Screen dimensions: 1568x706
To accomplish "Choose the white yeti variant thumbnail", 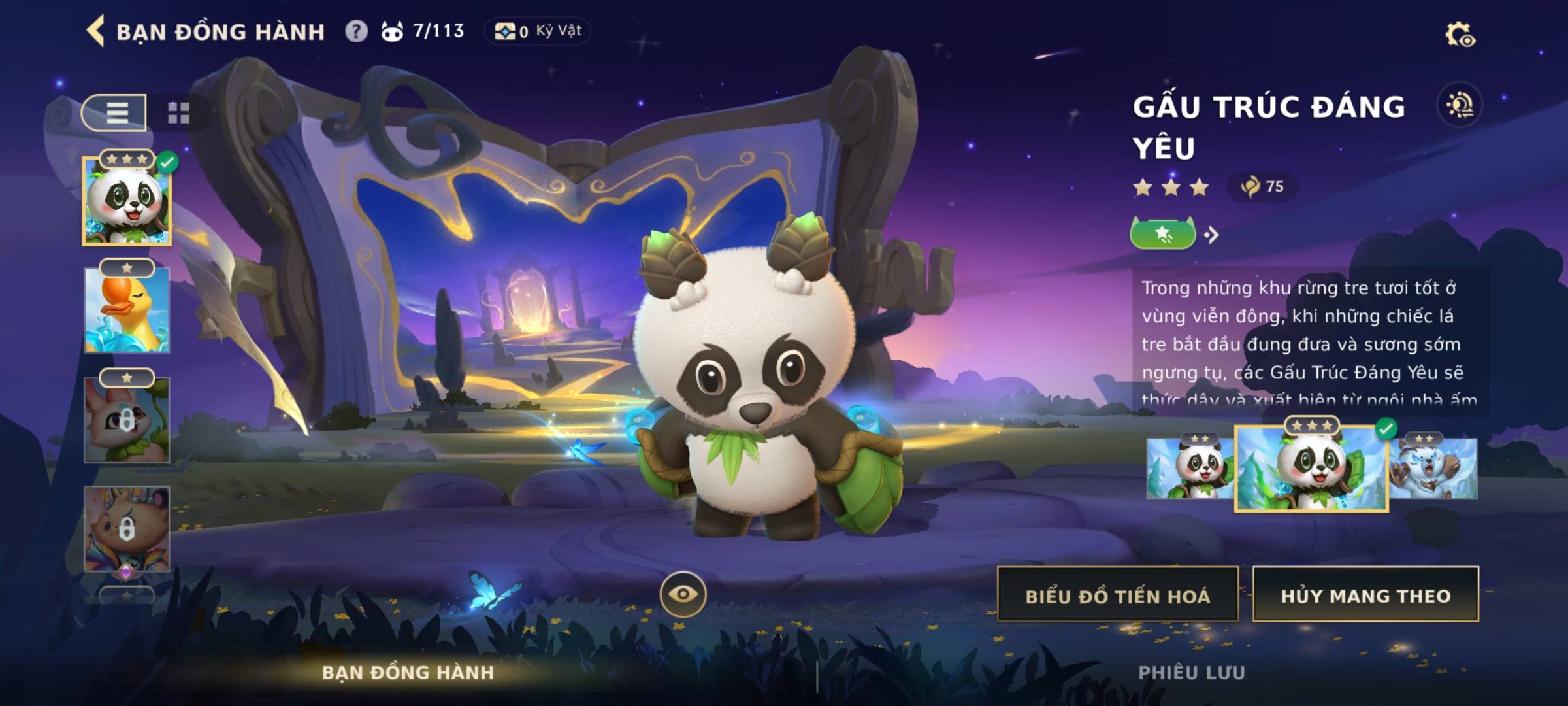I will (x=1433, y=468).
